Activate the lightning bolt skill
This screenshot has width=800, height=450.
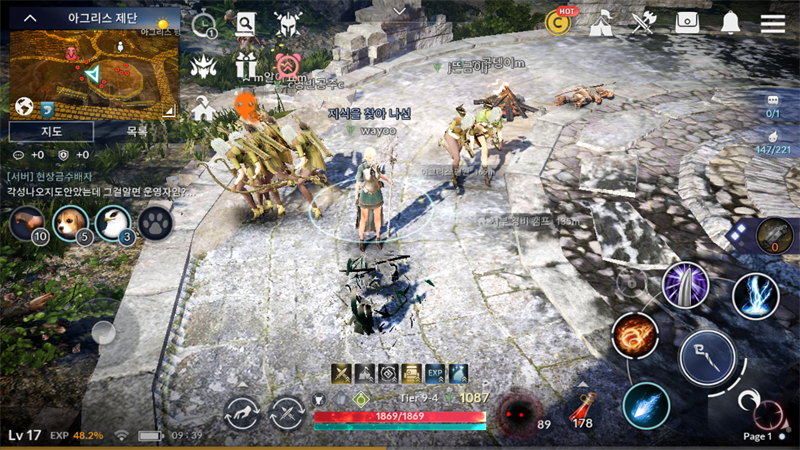tap(755, 295)
